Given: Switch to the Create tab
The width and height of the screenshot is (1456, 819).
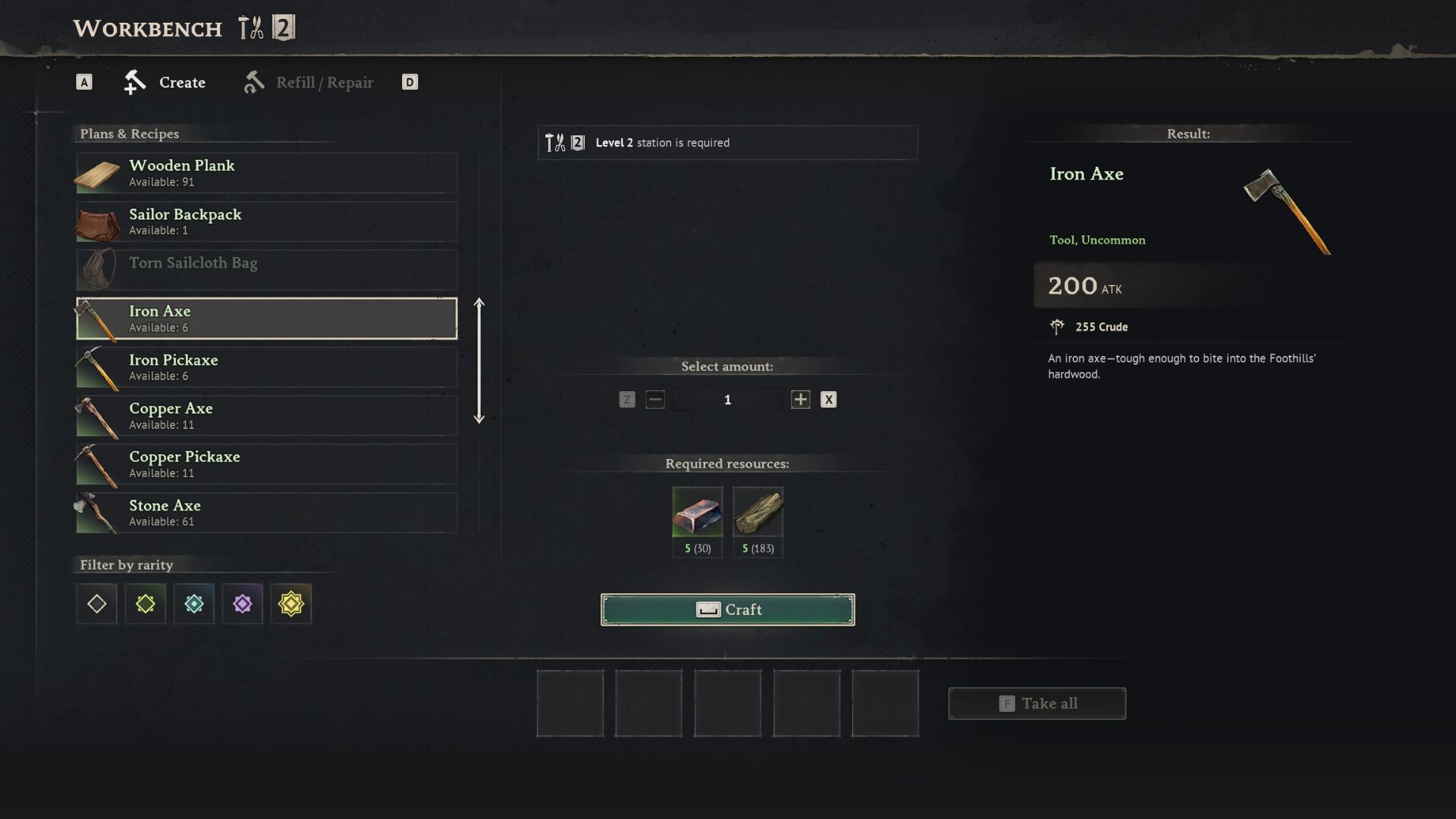Looking at the screenshot, I should (x=165, y=83).
